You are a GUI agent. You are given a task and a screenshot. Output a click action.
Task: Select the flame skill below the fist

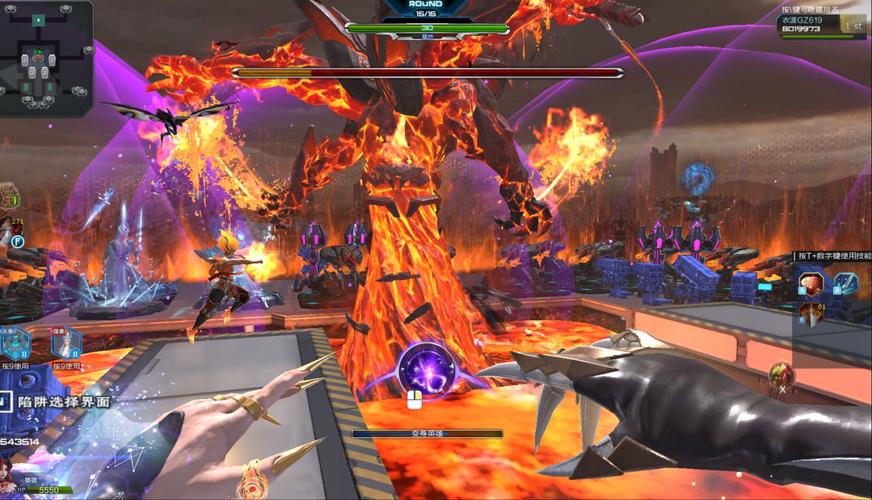coord(810,314)
